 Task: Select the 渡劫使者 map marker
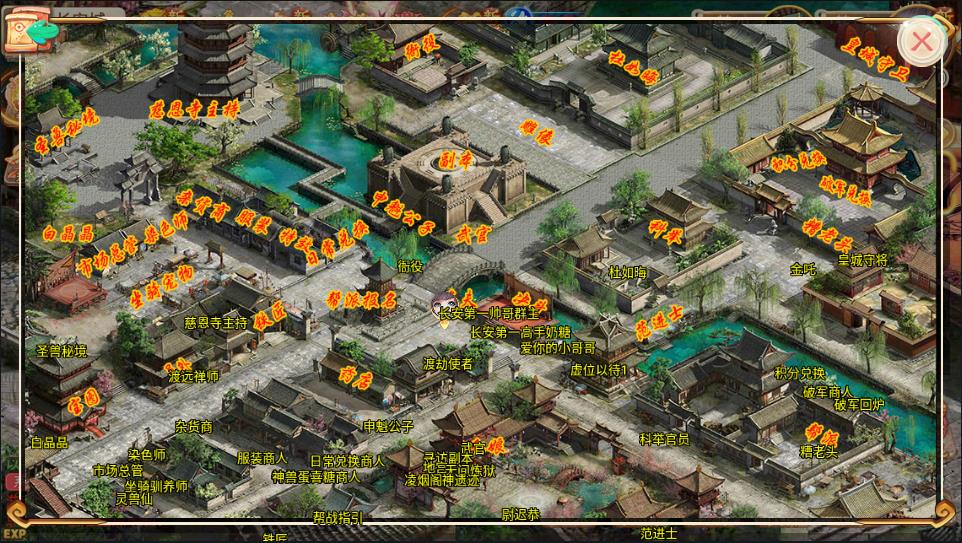coord(447,364)
